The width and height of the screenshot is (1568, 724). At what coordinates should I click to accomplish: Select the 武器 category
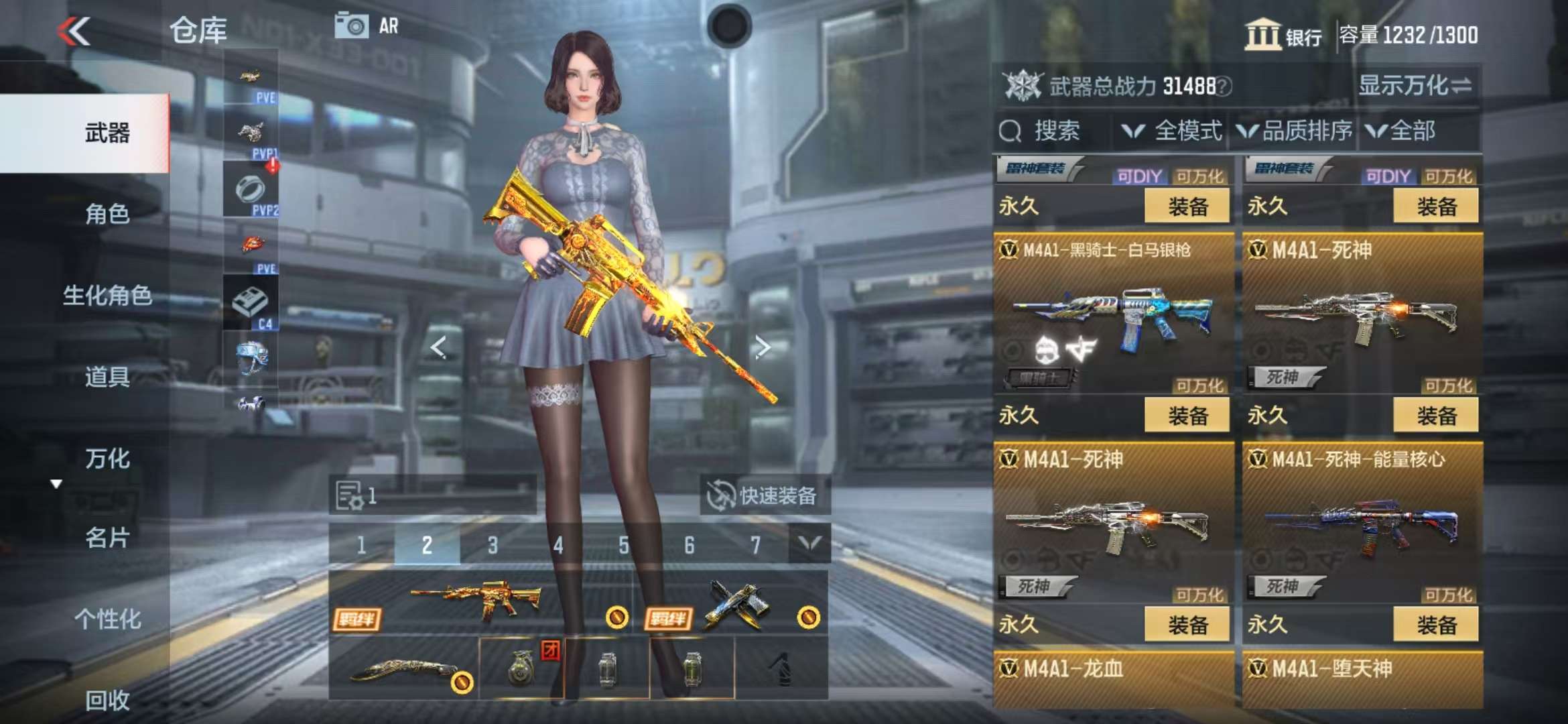[107, 133]
